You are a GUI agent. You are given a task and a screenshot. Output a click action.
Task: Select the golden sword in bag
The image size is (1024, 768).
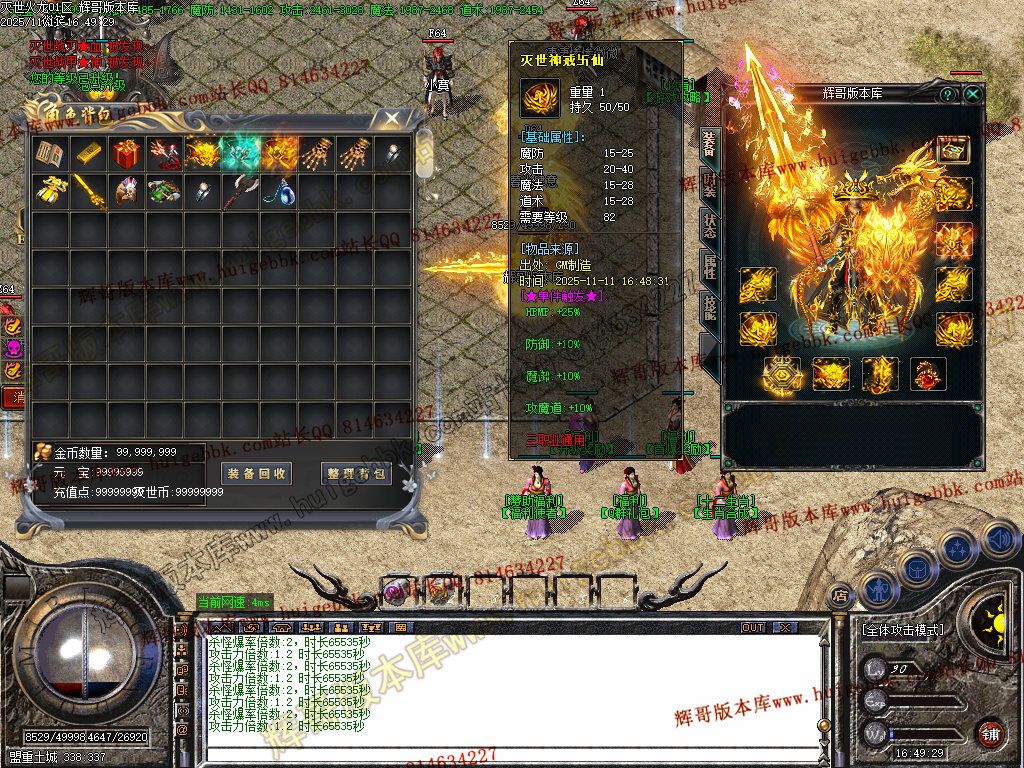(88, 192)
